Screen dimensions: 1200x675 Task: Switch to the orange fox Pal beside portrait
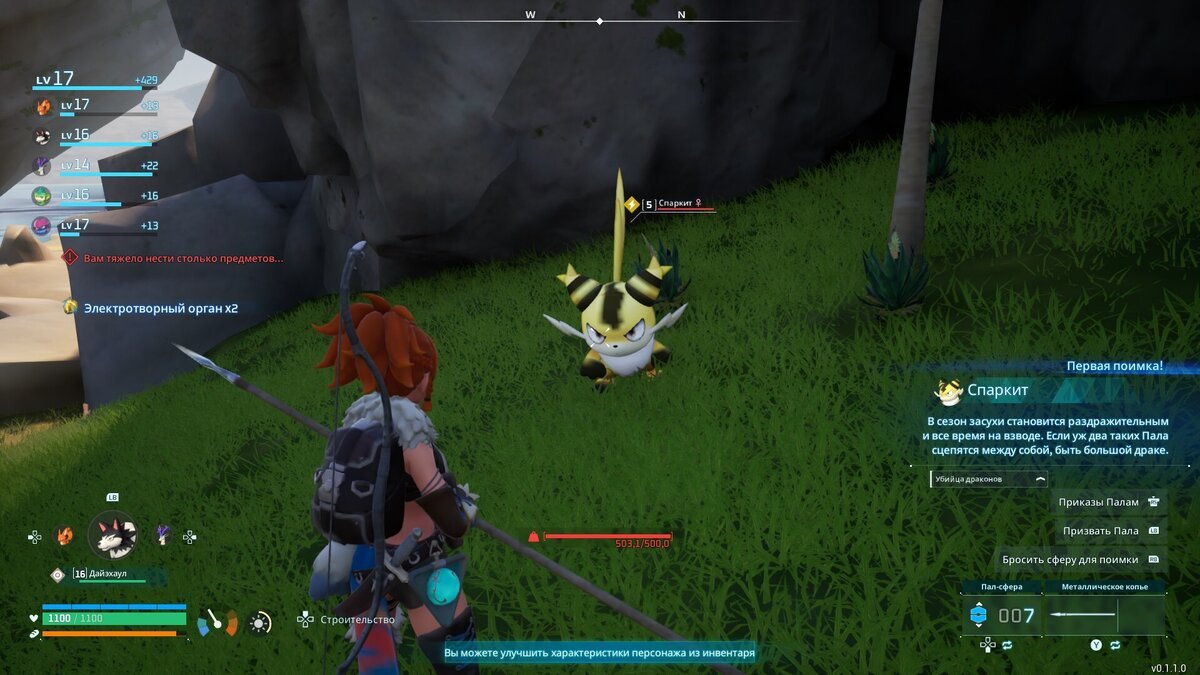65,536
